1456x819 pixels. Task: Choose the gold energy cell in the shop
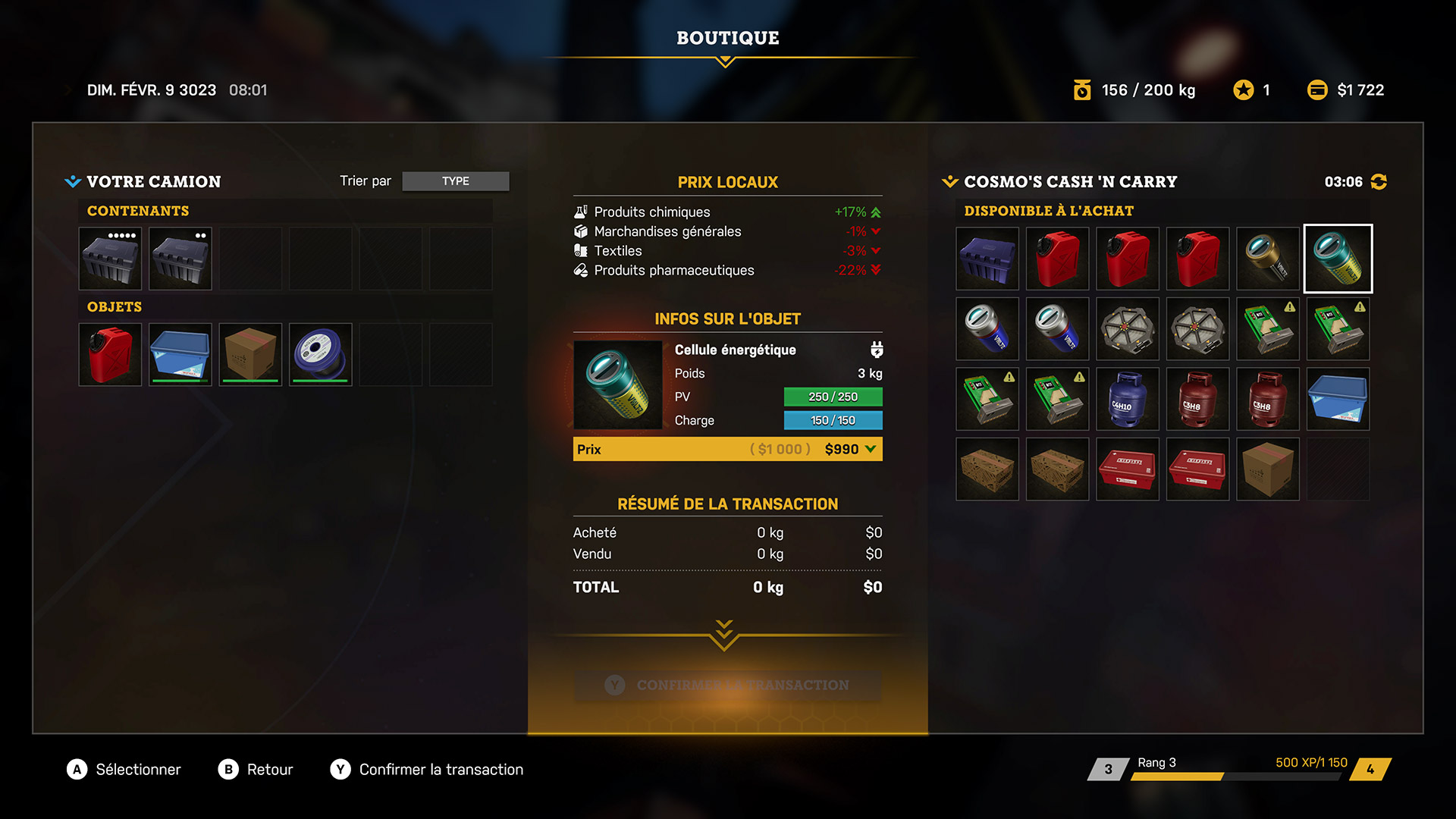1268,259
